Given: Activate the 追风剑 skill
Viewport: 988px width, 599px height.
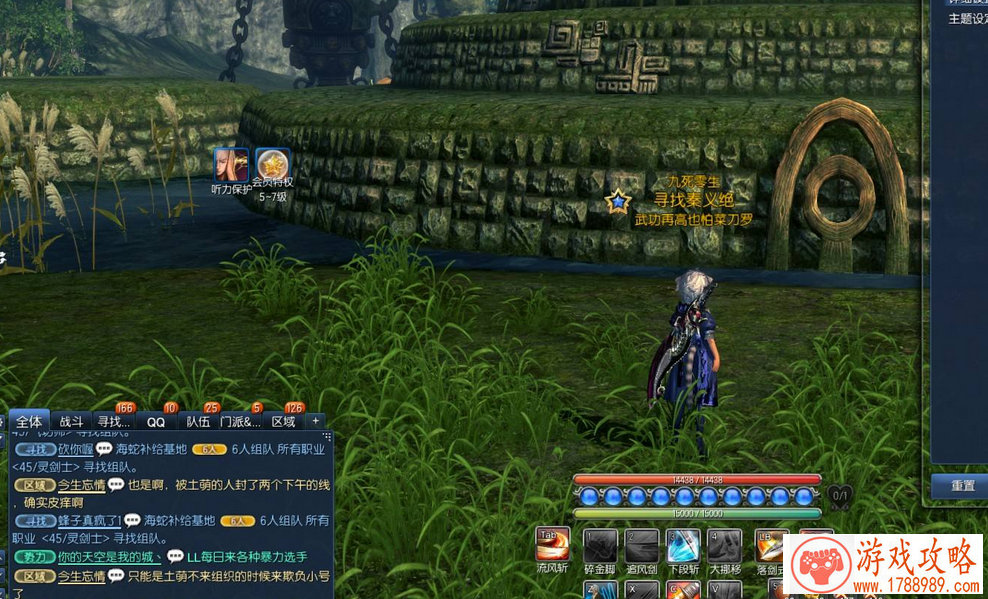Looking at the screenshot, I should pos(642,546).
